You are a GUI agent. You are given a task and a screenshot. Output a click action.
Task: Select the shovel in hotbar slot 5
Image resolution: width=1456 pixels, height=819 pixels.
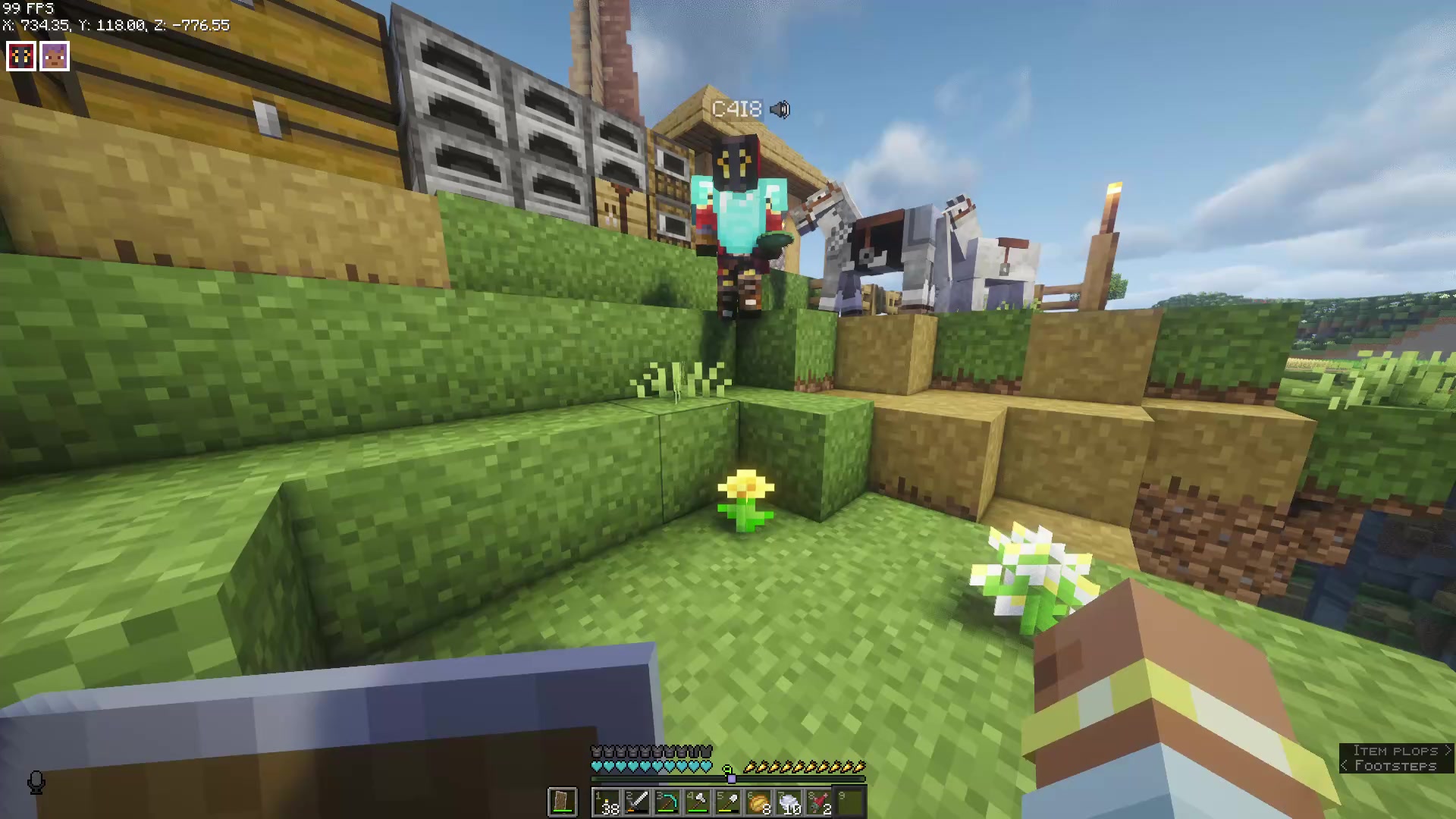pyautogui.click(x=726, y=802)
